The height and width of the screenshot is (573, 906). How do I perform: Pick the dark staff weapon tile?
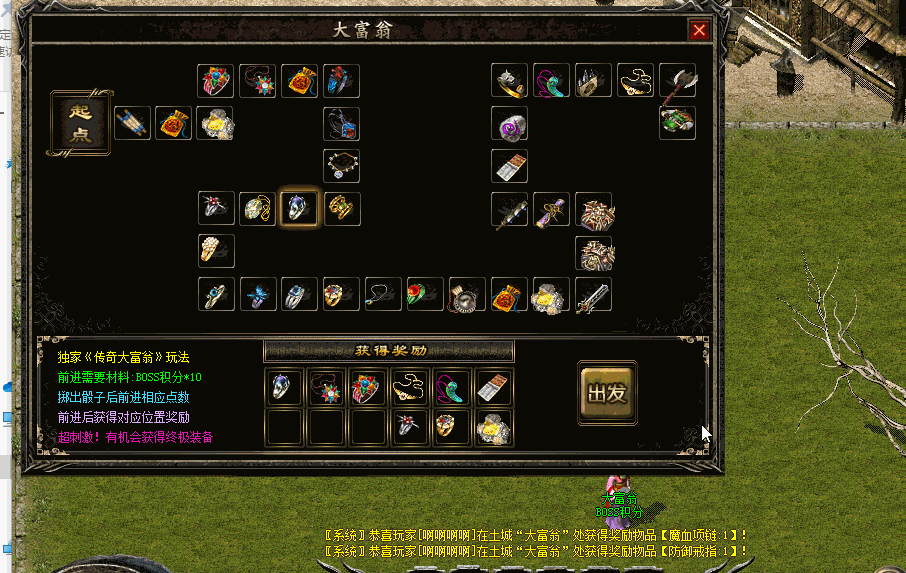(510, 210)
